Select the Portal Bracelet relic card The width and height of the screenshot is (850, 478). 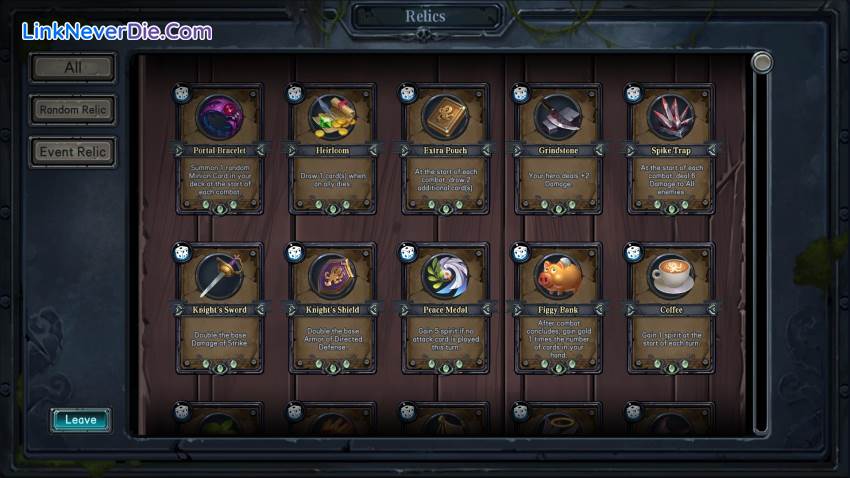tap(221, 150)
